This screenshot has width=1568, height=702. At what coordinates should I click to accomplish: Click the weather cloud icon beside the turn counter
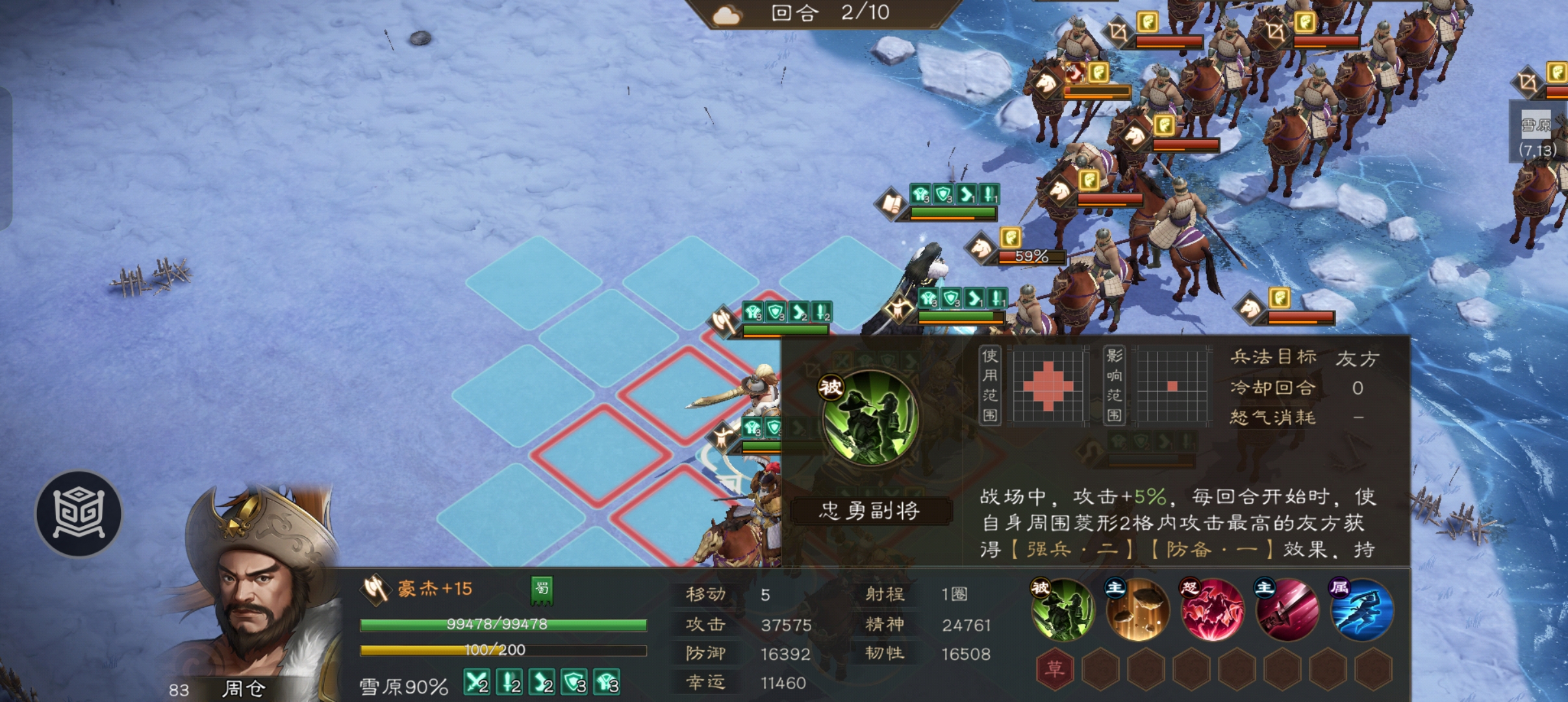727,13
